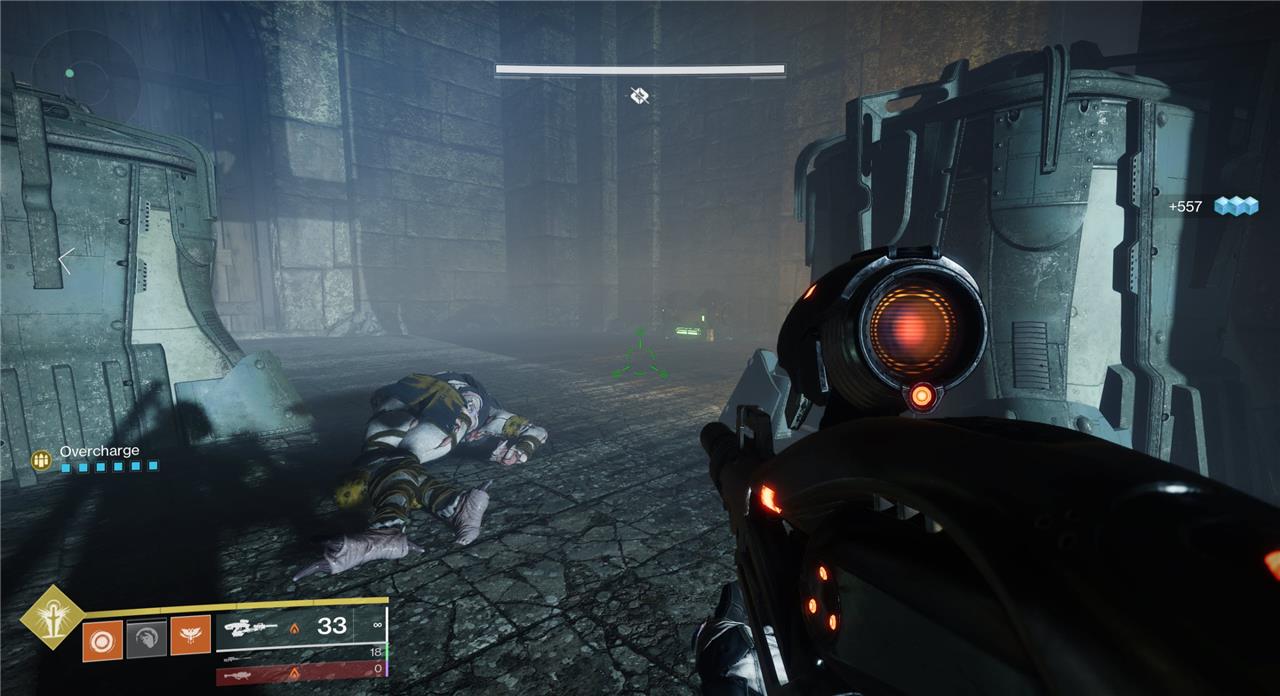Trigger the orange winged class ability
Image resolution: width=1280 pixels, height=696 pixels.
click(190, 636)
